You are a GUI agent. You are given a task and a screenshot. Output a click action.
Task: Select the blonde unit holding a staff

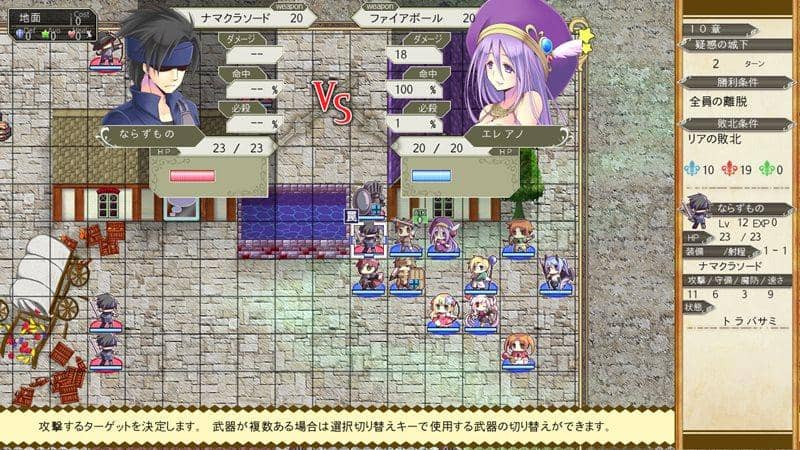tap(481, 271)
